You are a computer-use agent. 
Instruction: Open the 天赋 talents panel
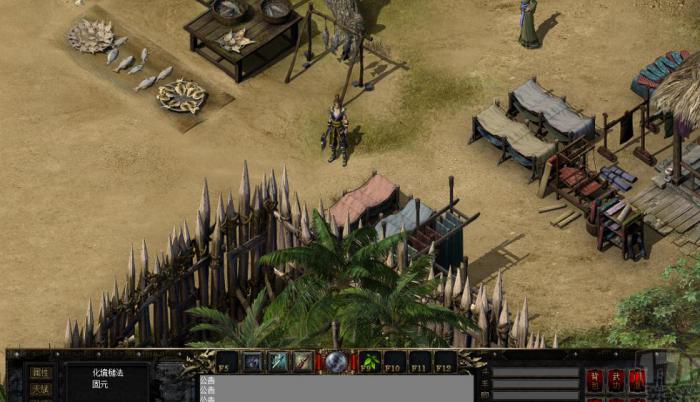tap(40, 389)
